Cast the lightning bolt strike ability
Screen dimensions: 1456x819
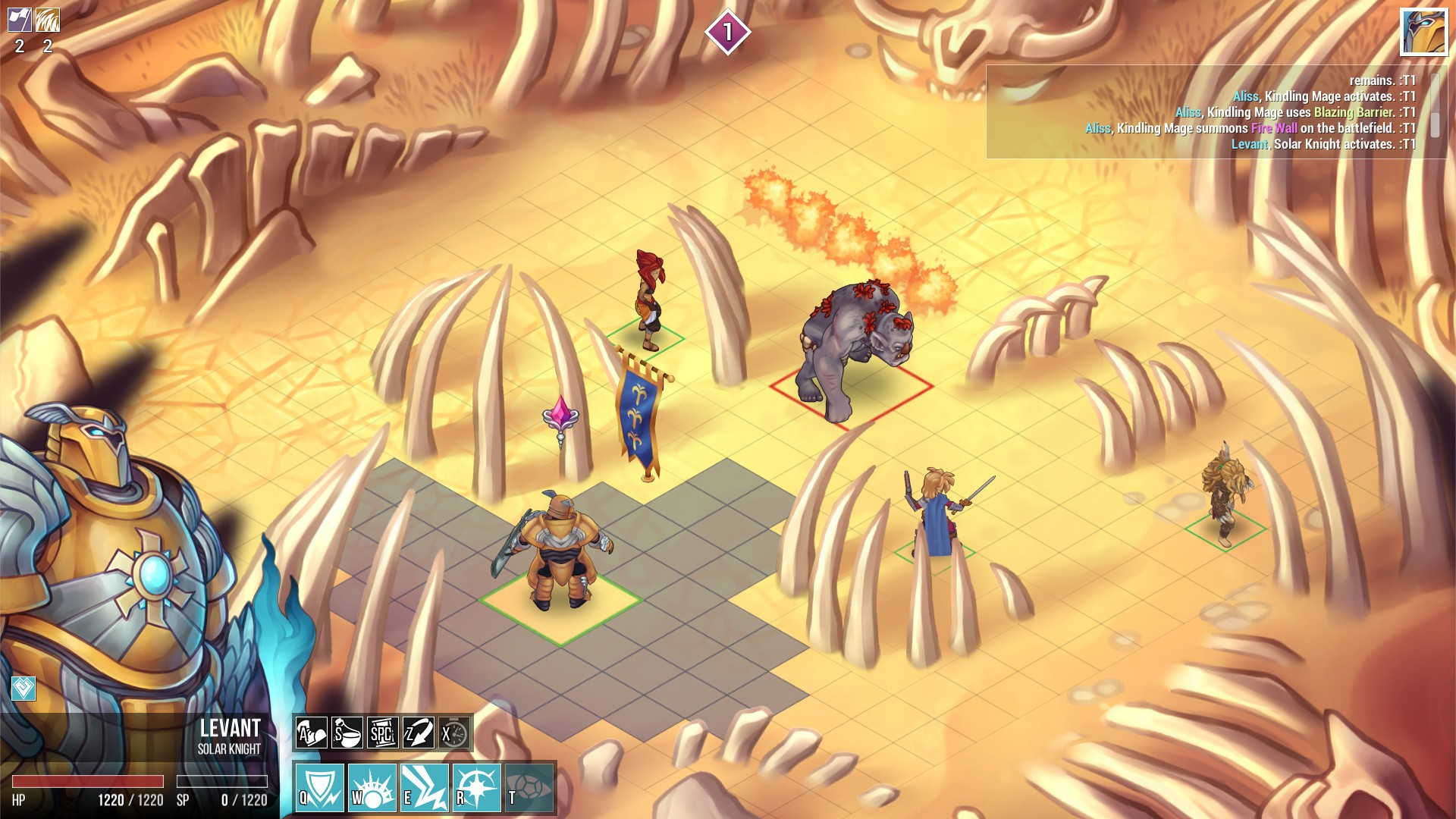[x=424, y=787]
